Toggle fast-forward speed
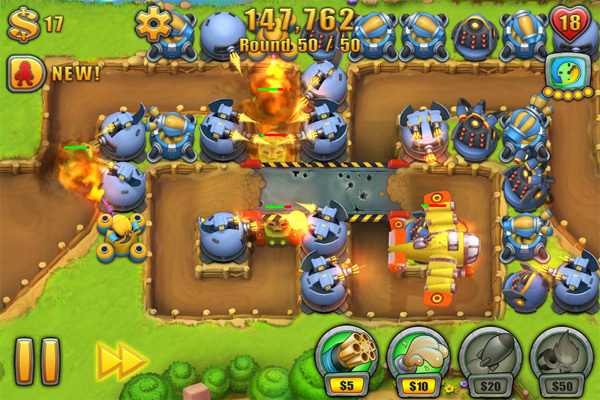The height and width of the screenshot is (400, 600). (121, 361)
